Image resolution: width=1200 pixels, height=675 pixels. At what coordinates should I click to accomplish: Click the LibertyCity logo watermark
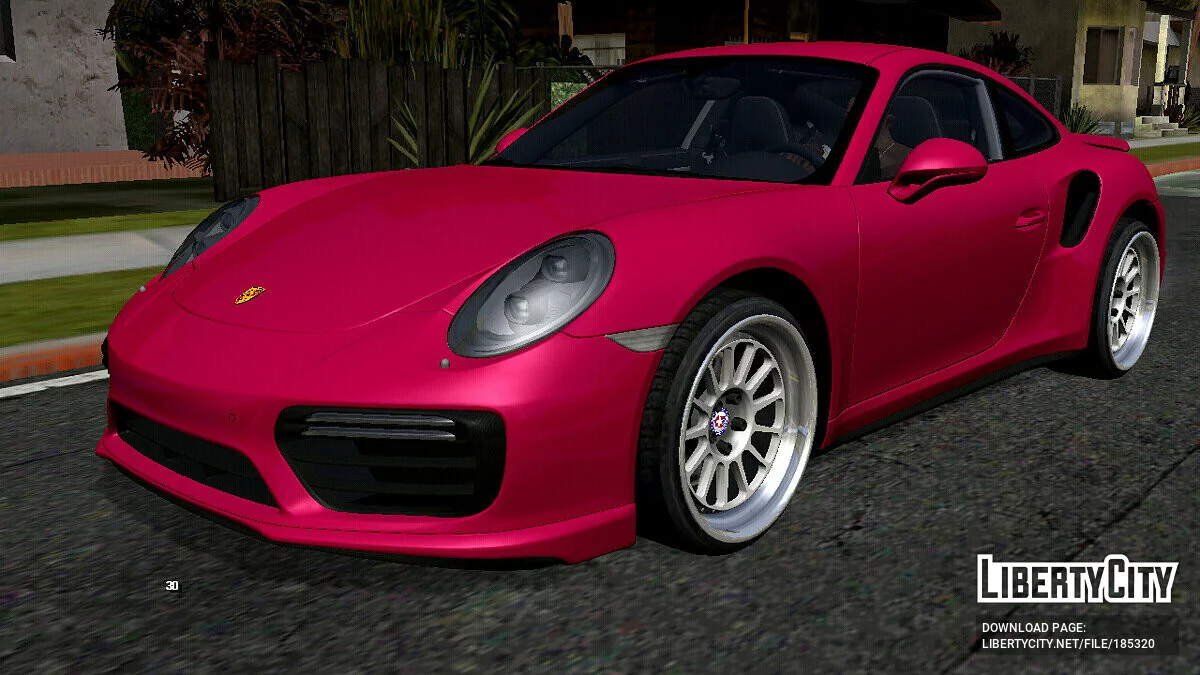click(x=1076, y=579)
